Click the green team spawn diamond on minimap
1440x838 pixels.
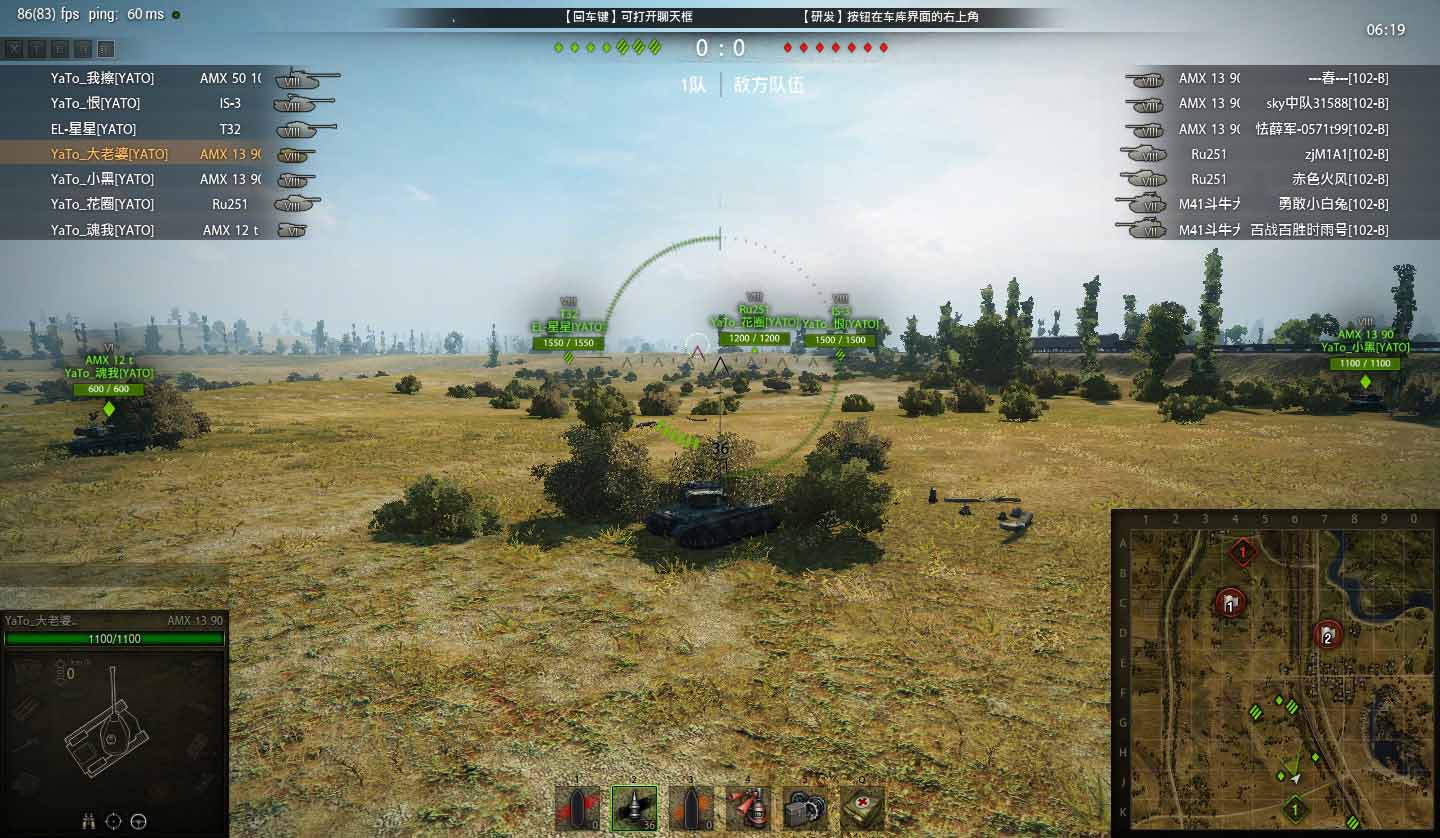1294,808
